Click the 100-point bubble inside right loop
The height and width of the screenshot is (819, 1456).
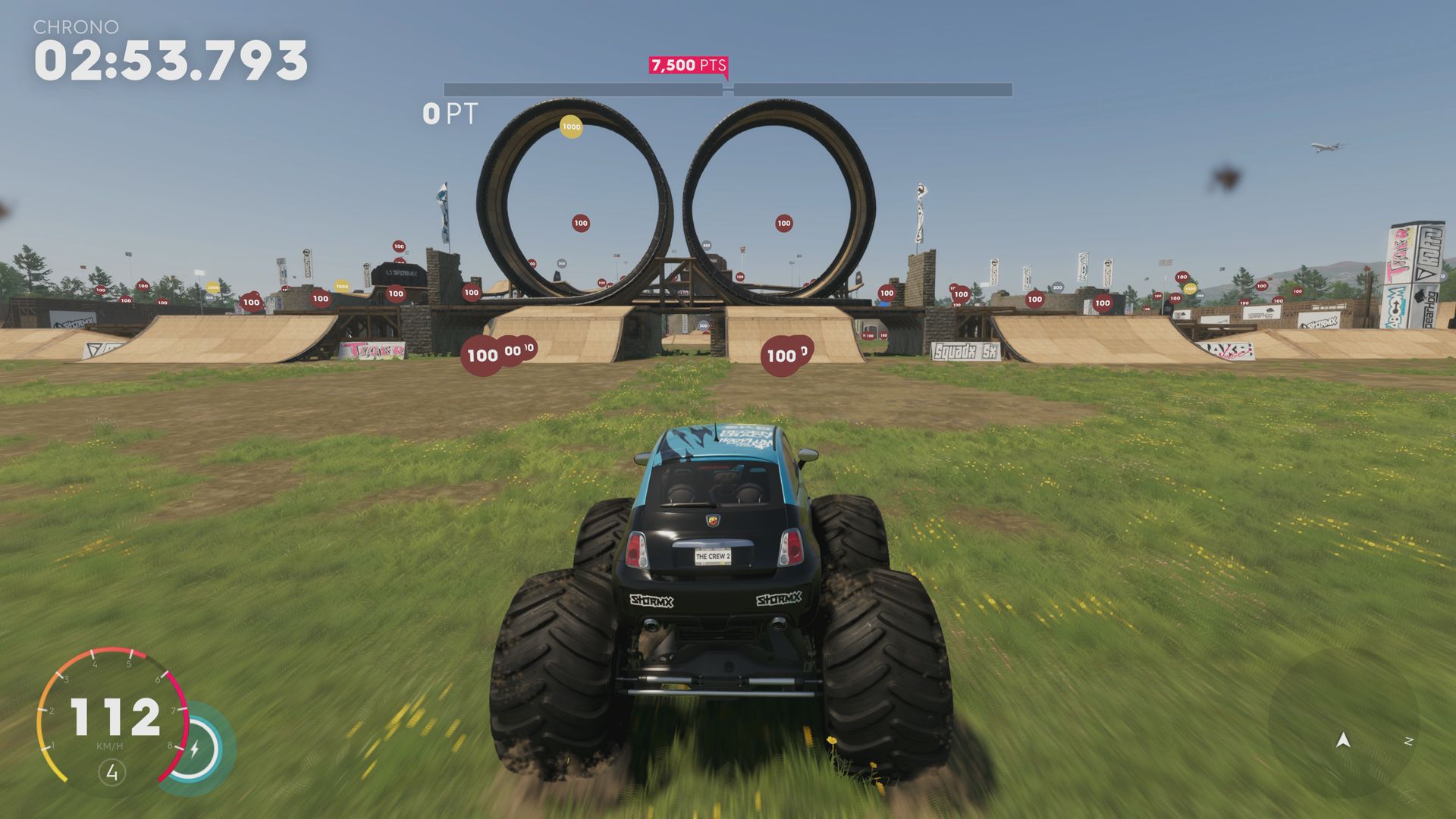point(783,224)
